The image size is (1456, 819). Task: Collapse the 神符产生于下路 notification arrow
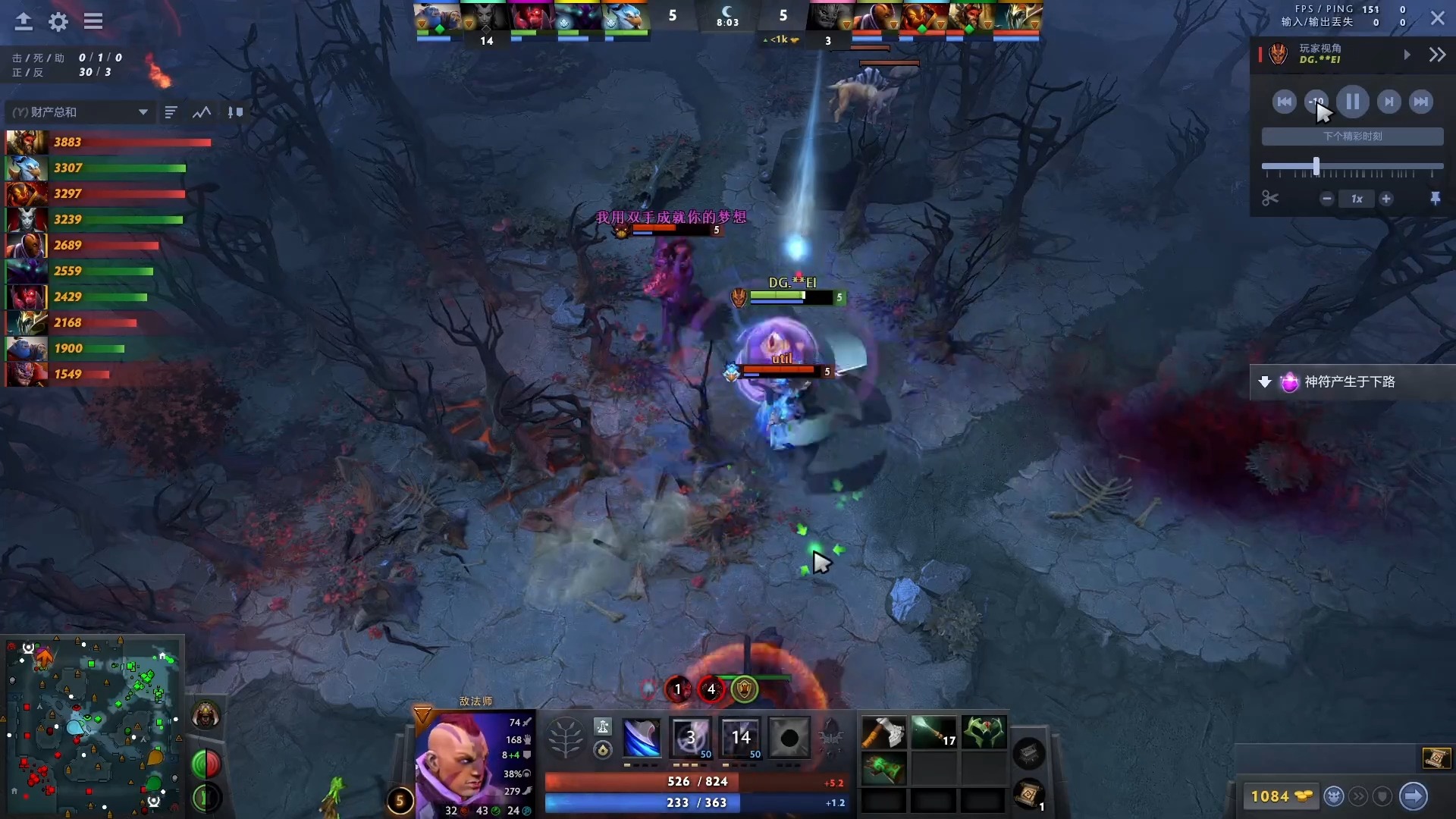click(x=1265, y=382)
